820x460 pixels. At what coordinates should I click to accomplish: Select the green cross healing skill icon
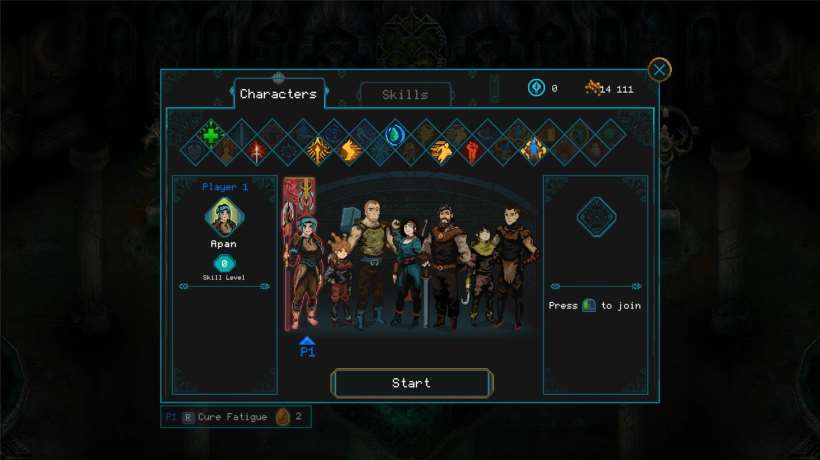pos(211,135)
